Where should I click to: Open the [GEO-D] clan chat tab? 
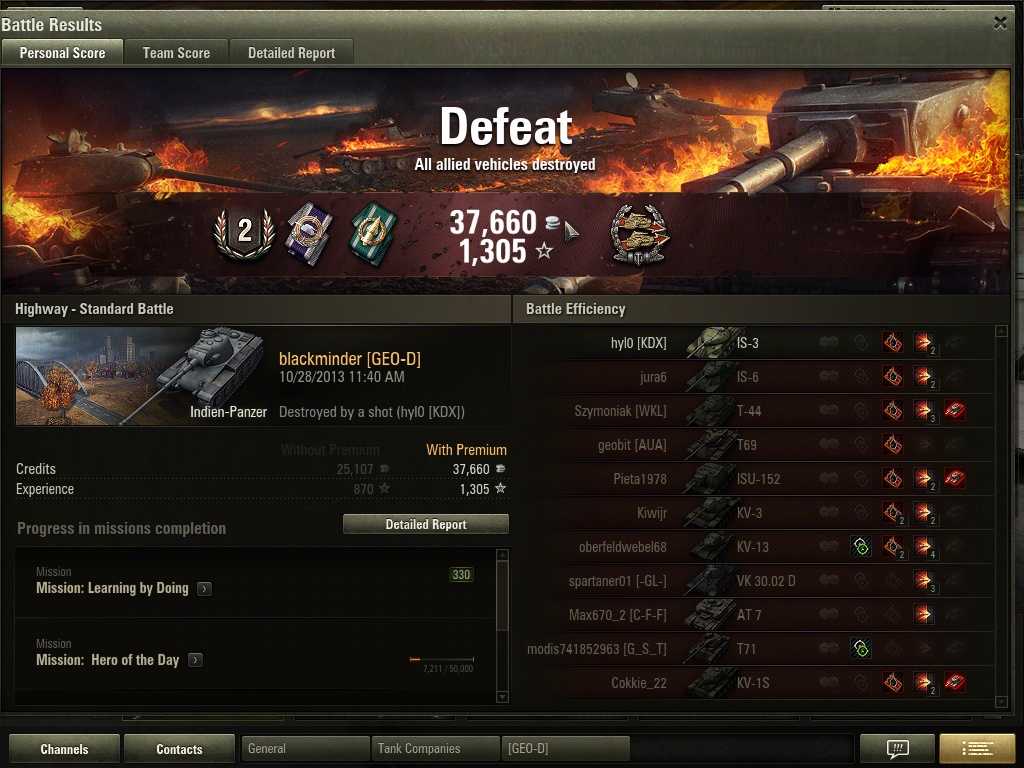pyautogui.click(x=566, y=748)
